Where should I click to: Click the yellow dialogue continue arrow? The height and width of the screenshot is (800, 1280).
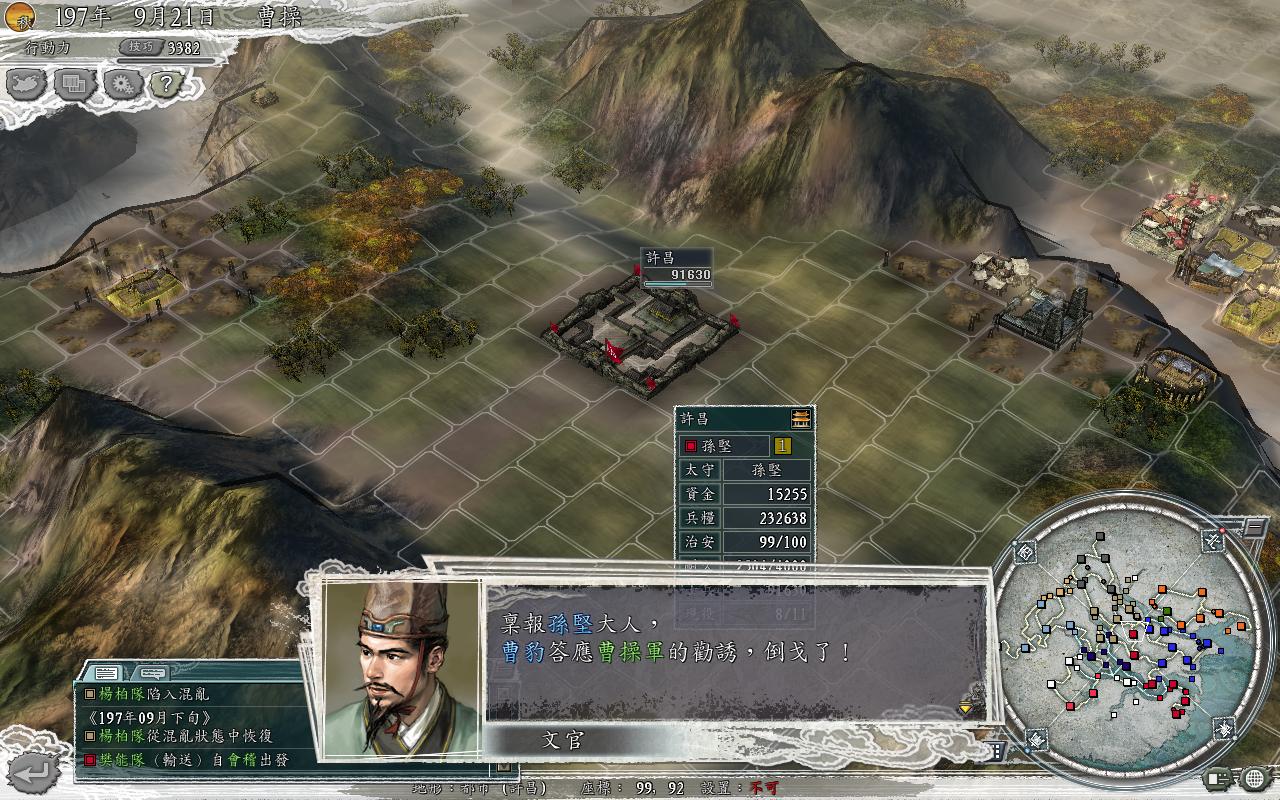(965, 707)
